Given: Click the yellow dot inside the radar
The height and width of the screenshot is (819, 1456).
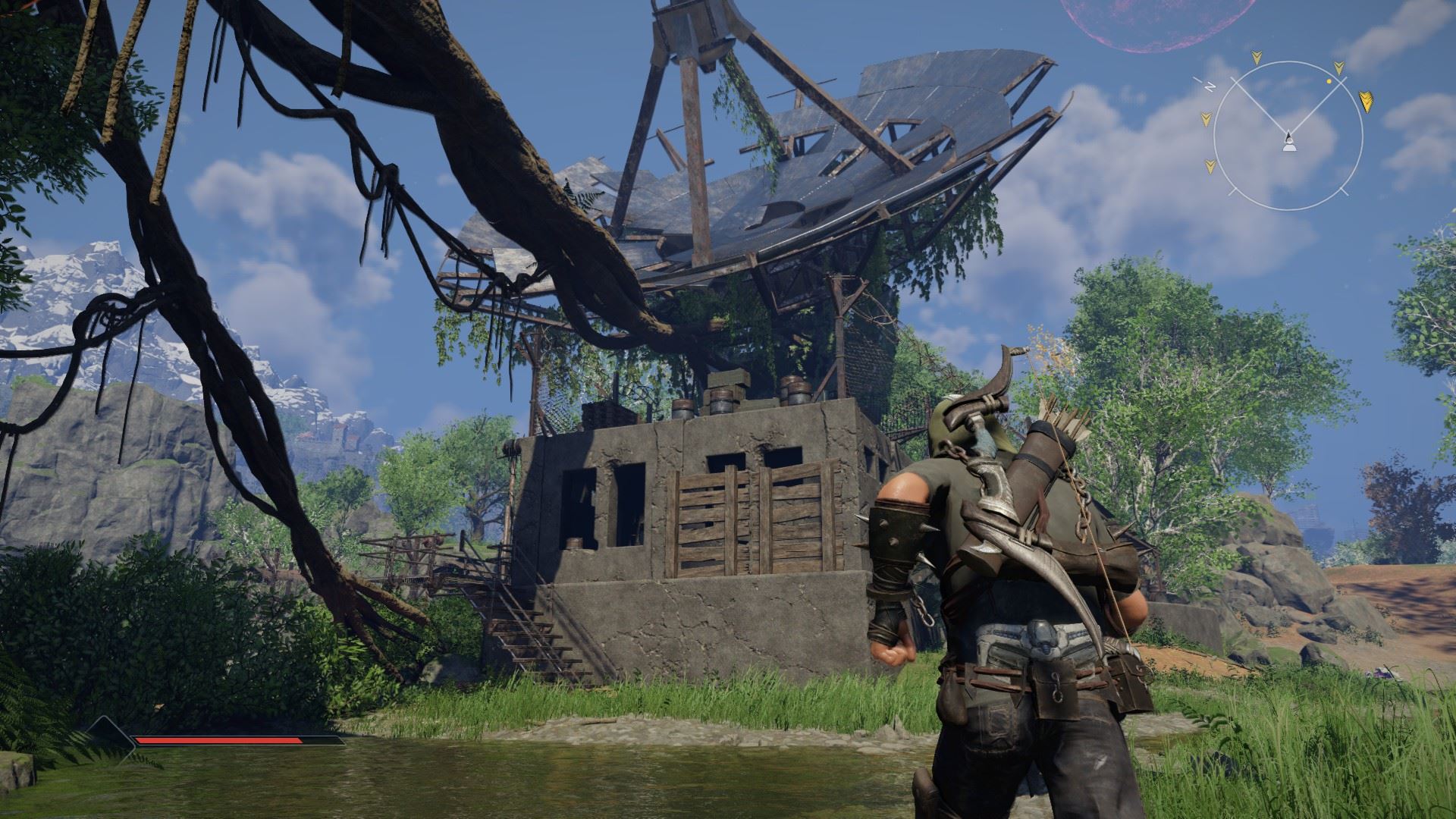Looking at the screenshot, I should coord(1329,80).
